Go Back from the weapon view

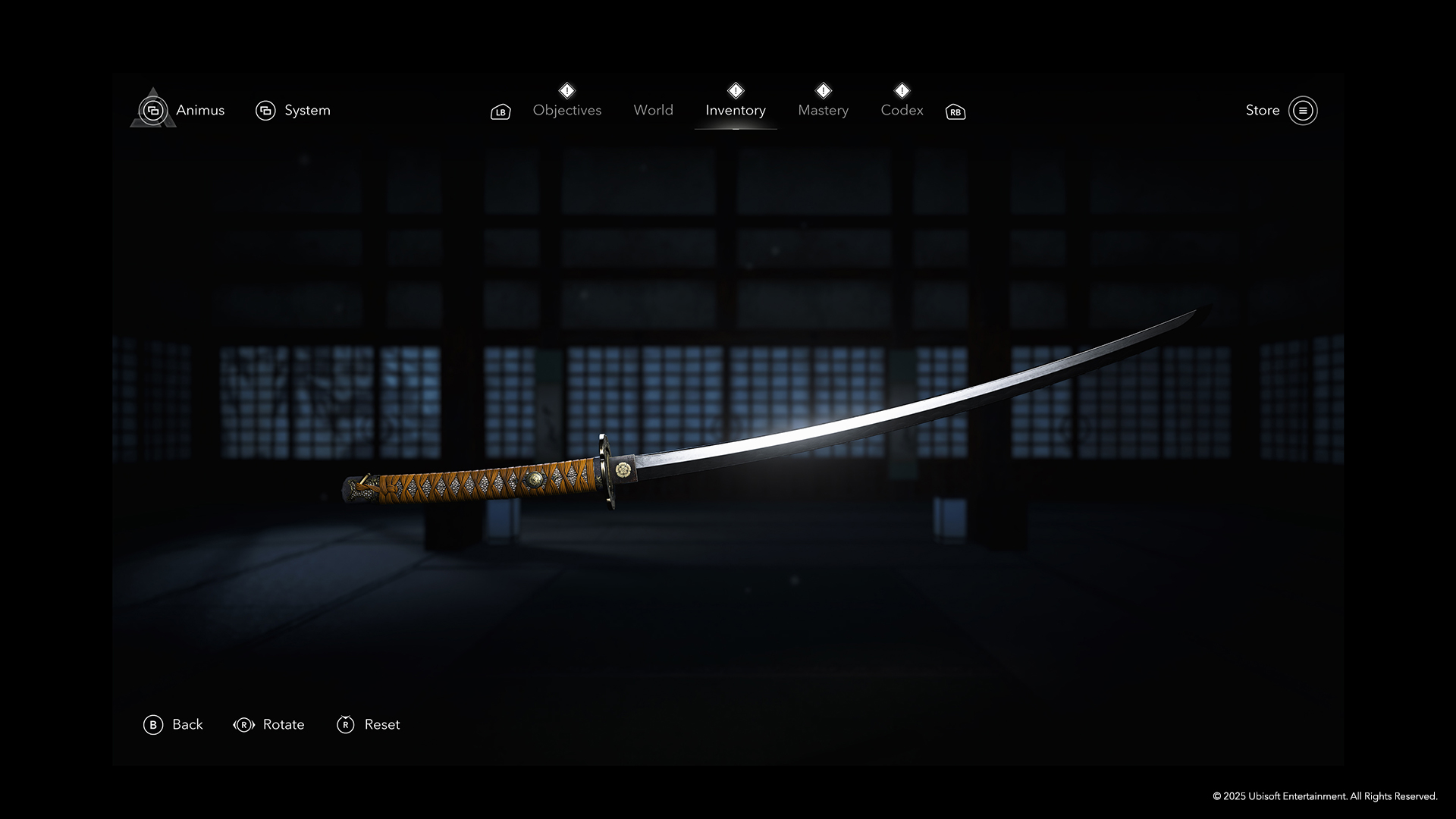click(173, 725)
